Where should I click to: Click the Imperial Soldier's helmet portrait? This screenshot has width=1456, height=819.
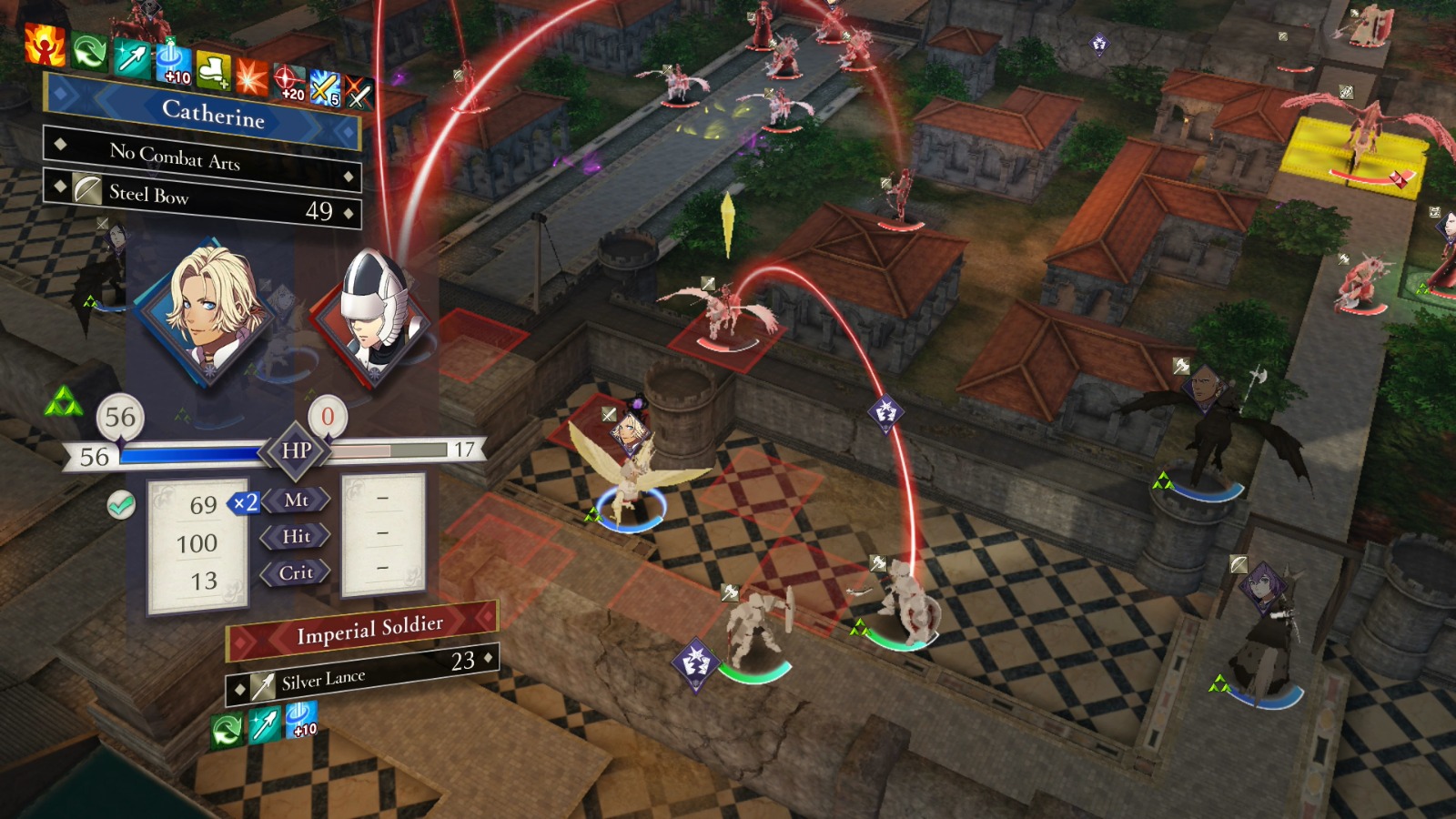(376, 312)
